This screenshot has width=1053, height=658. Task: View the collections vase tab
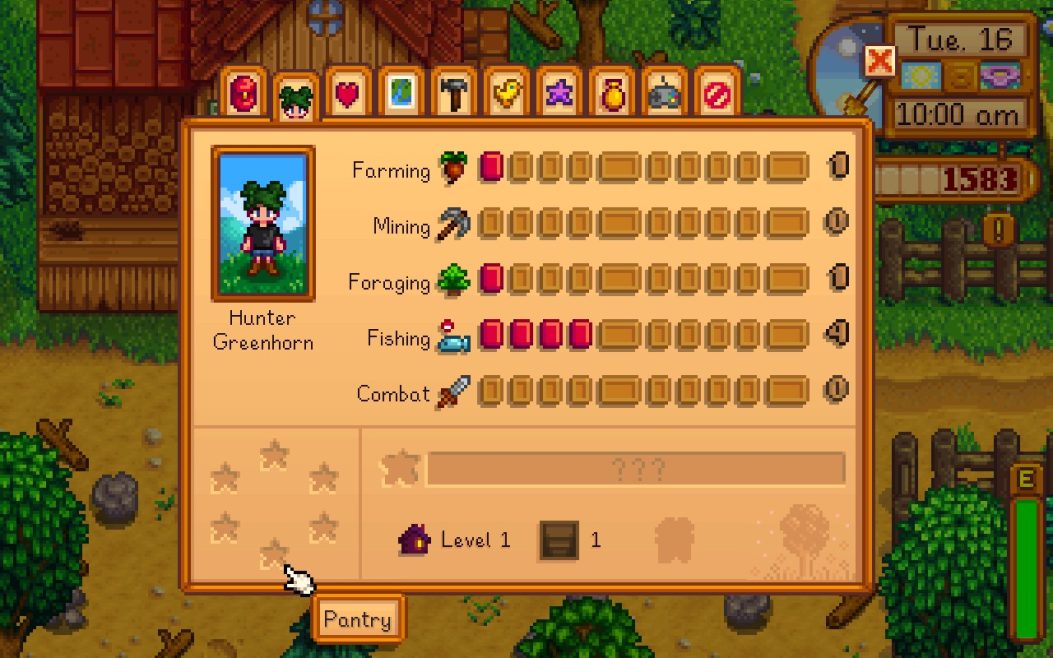tap(611, 94)
